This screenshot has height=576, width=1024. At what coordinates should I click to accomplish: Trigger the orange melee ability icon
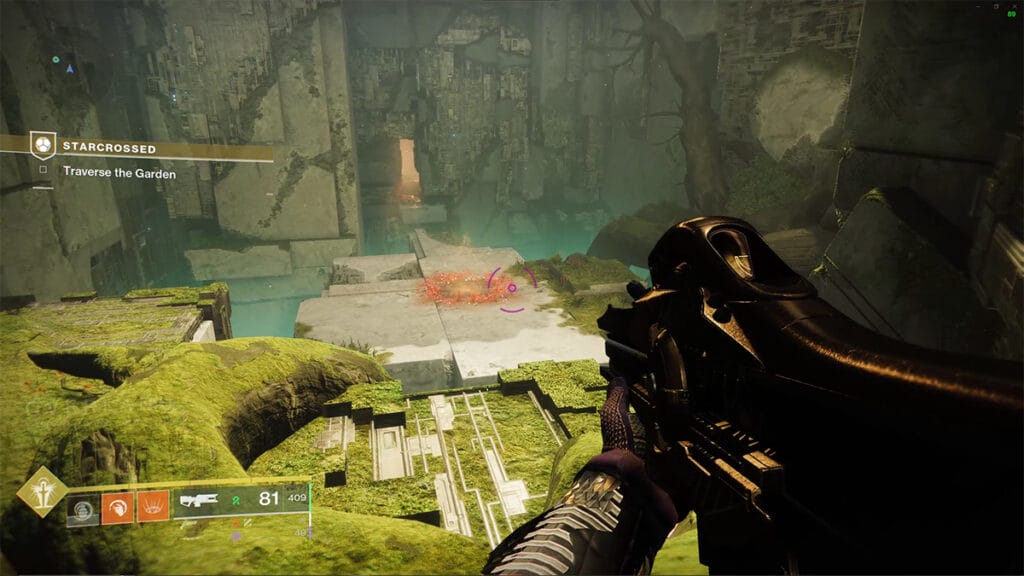coord(118,507)
